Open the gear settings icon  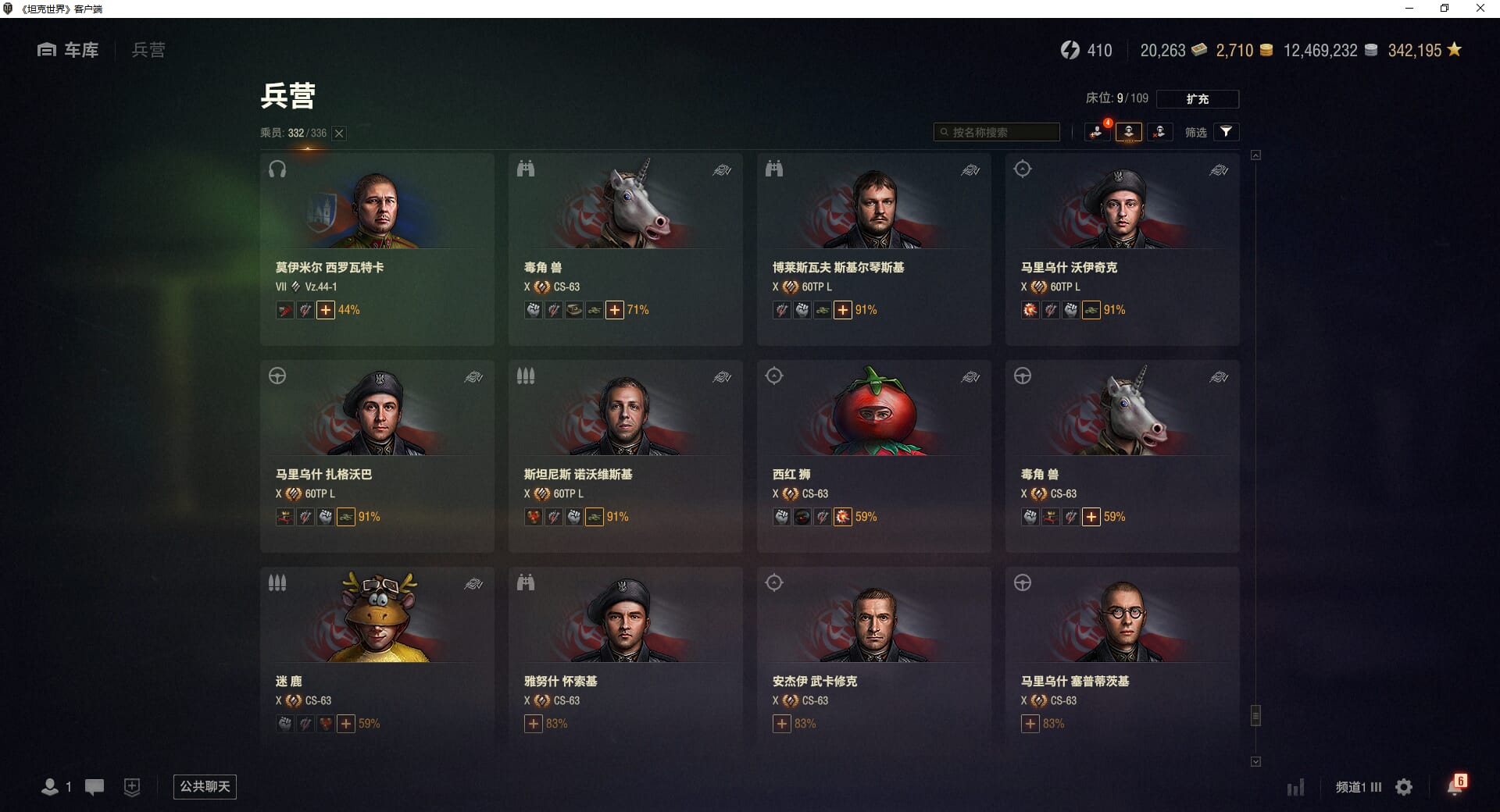click(x=1404, y=787)
